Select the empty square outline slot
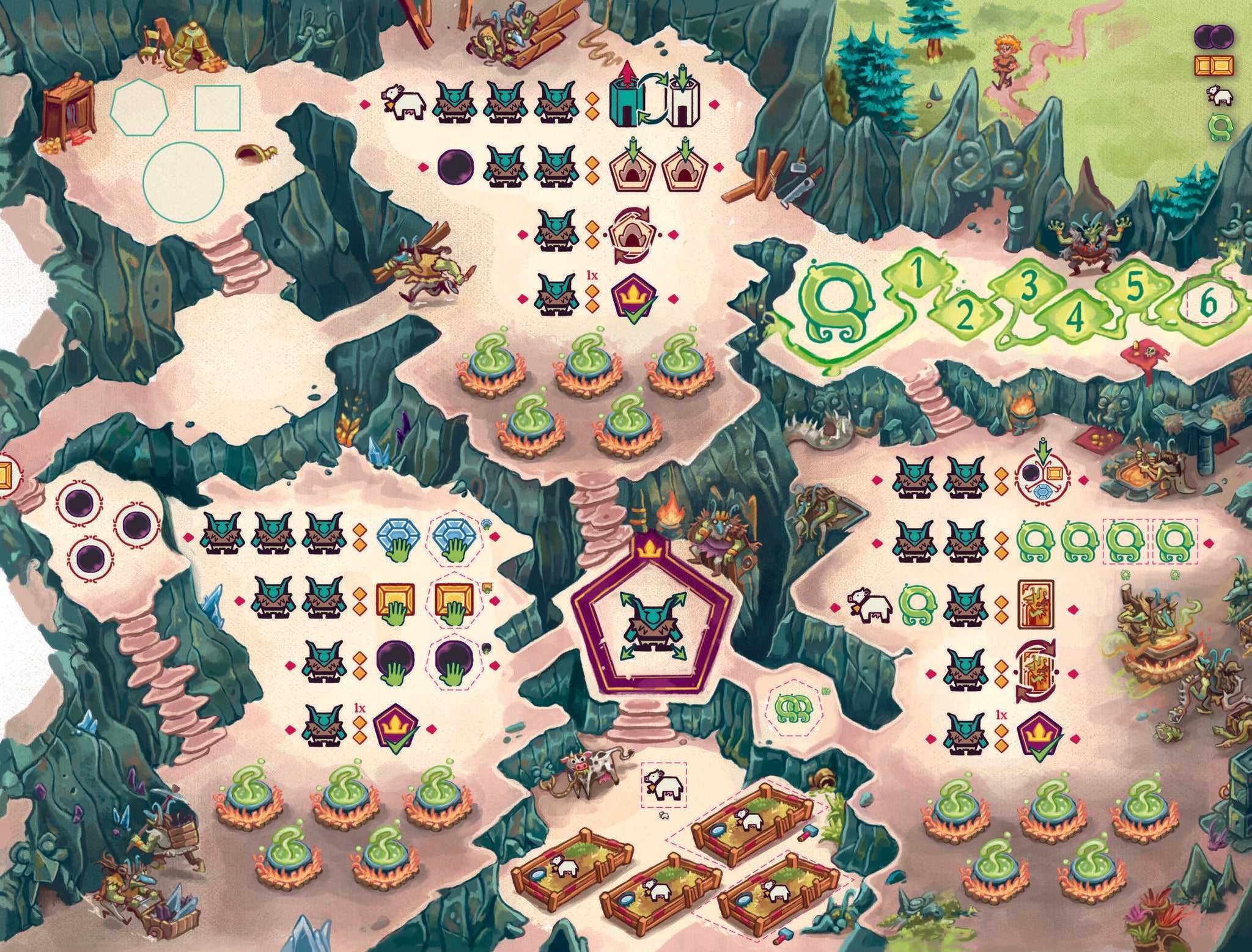Image resolution: width=1252 pixels, height=952 pixels. (217, 108)
